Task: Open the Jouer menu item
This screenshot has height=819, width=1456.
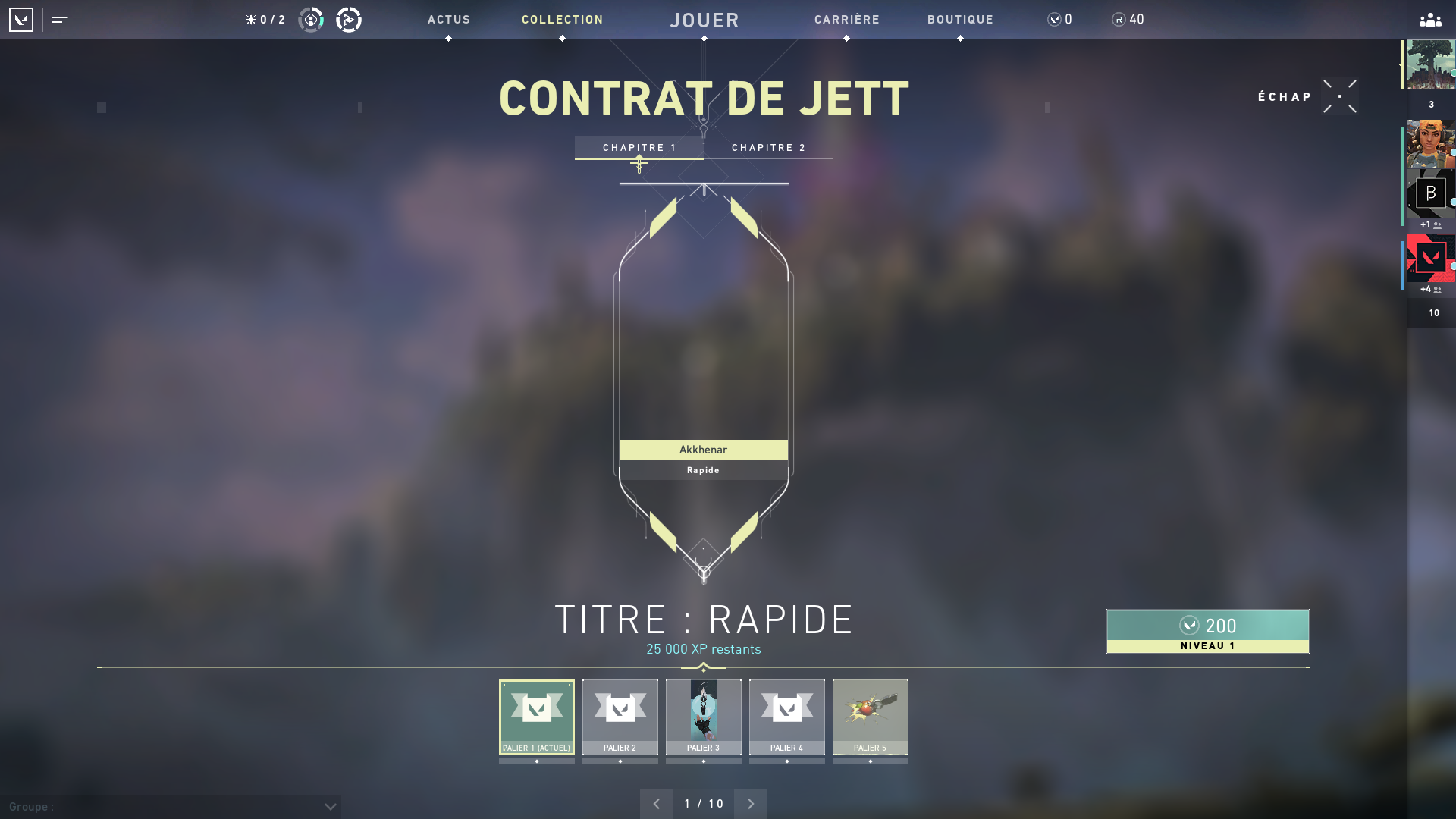Action: coord(704,20)
